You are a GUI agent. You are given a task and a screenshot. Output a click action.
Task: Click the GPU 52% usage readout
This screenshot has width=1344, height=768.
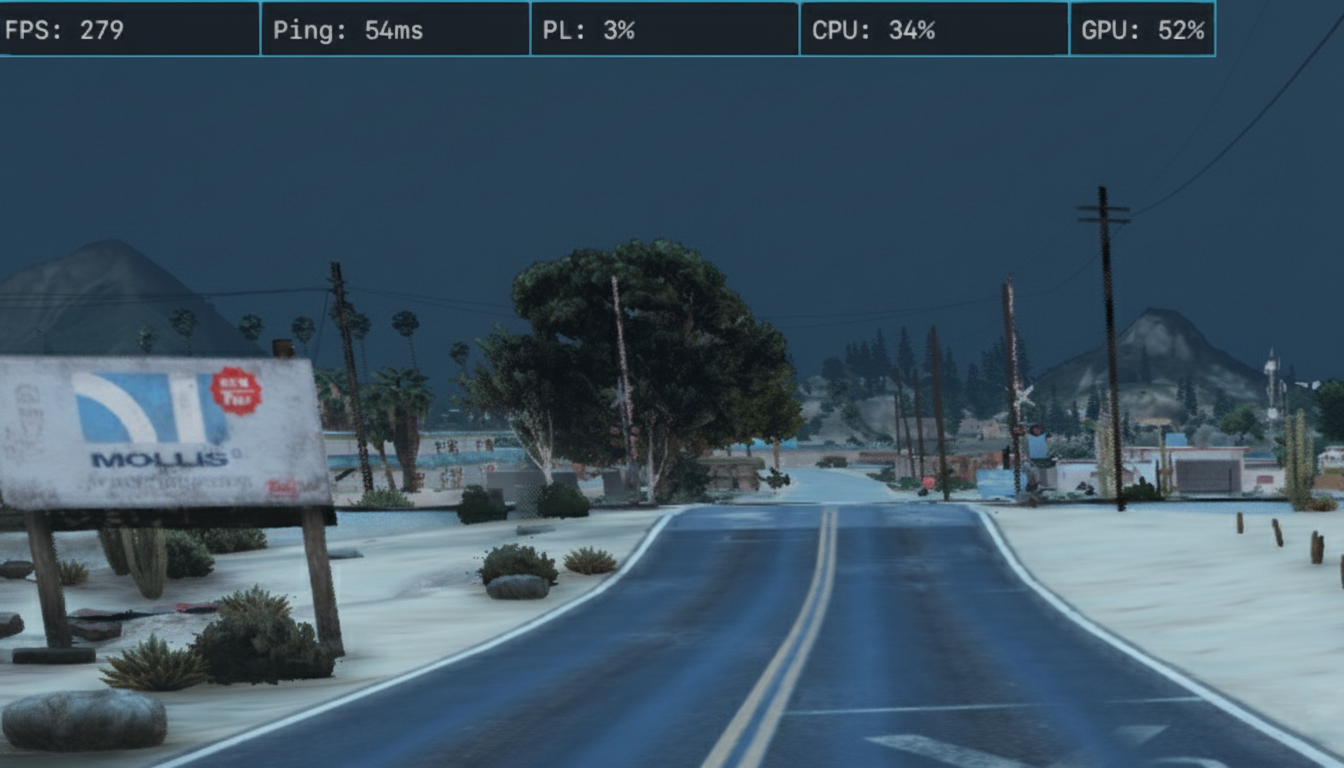pyautogui.click(x=1140, y=30)
